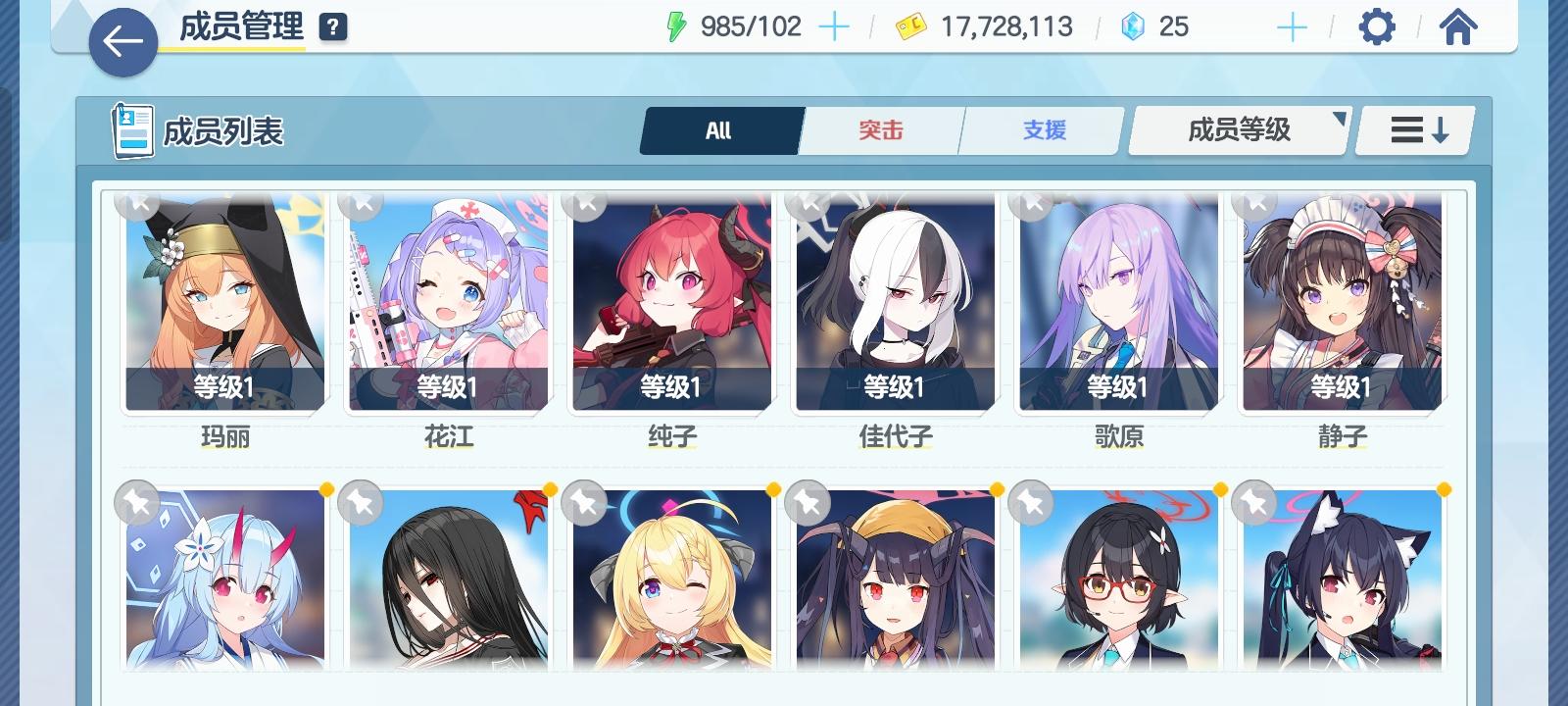Return to home screen via house icon
Screen dimensions: 1568x706
click(1459, 26)
